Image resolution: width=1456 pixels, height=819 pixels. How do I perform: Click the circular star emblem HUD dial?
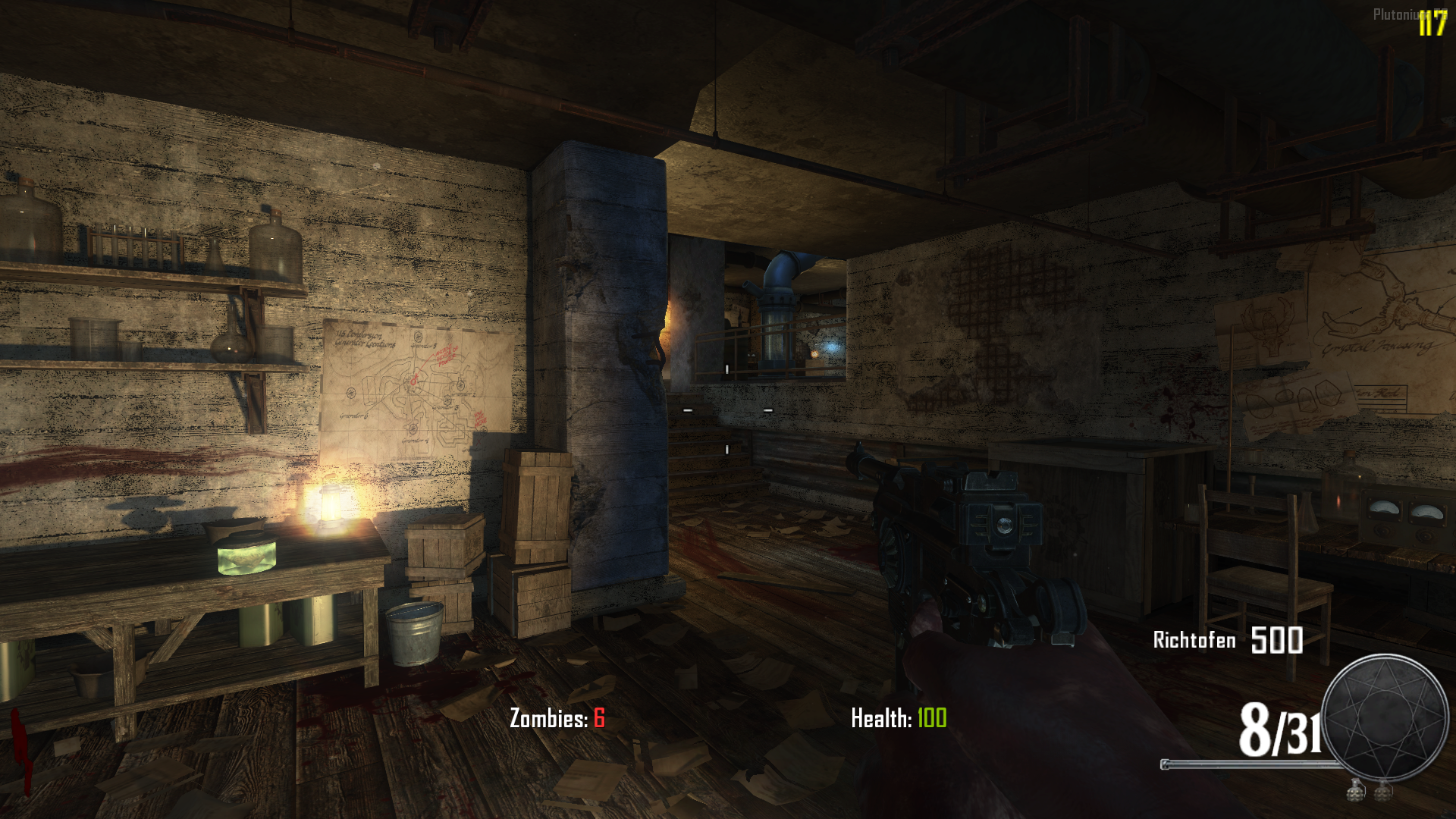click(x=1385, y=717)
